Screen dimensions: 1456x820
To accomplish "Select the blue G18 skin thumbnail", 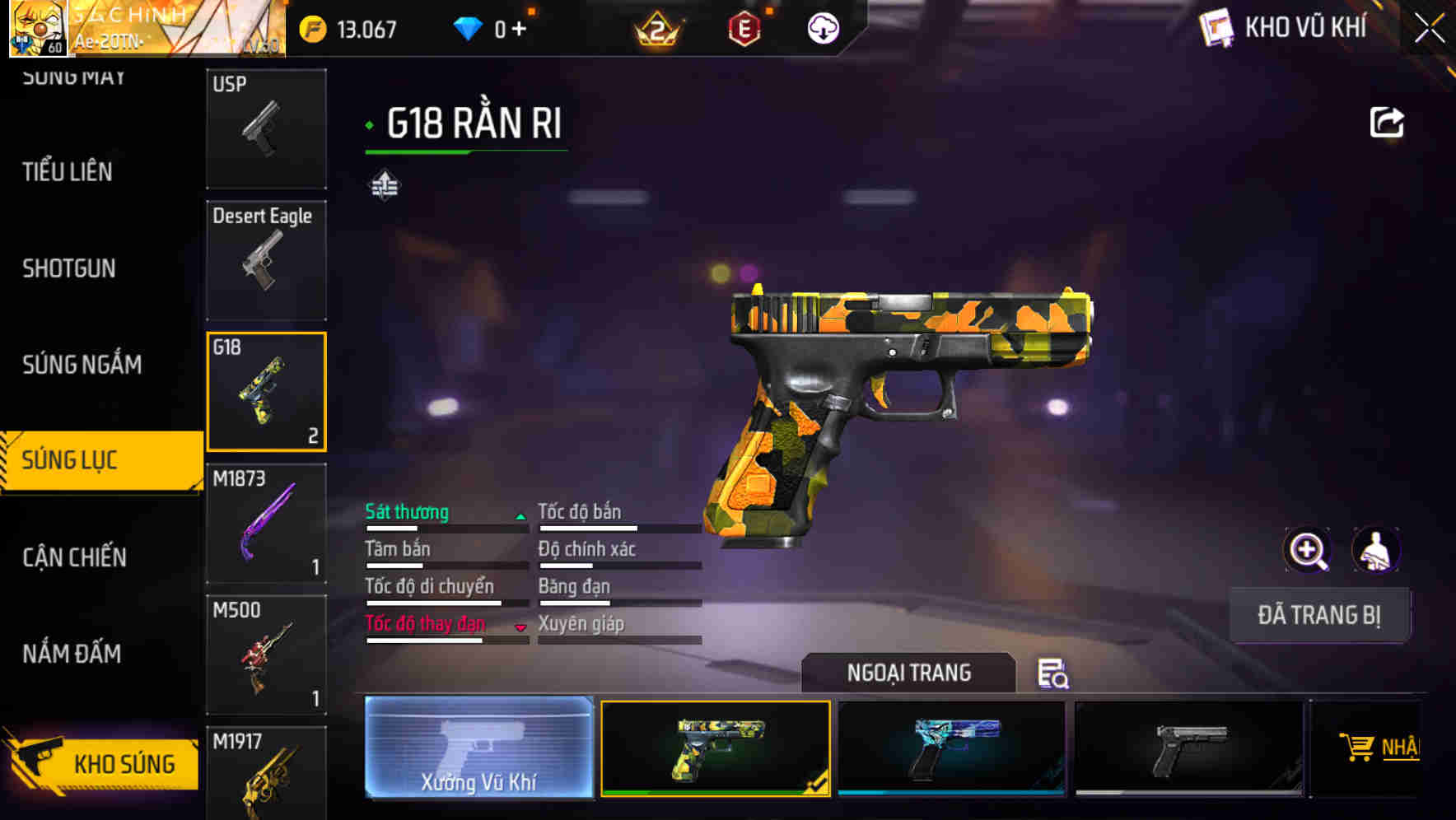I will point(952,749).
